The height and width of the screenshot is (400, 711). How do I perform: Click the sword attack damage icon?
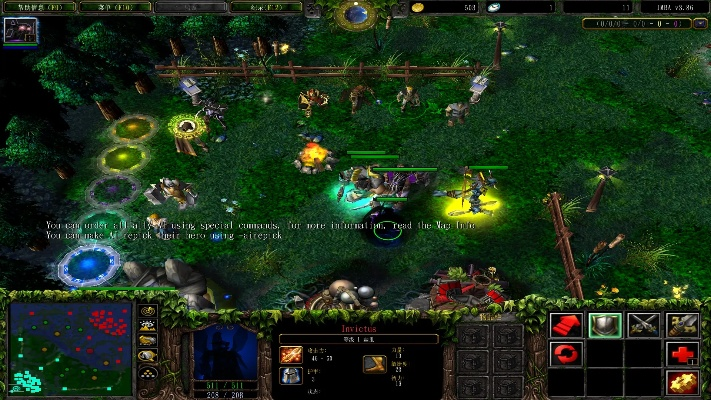tap(290, 356)
